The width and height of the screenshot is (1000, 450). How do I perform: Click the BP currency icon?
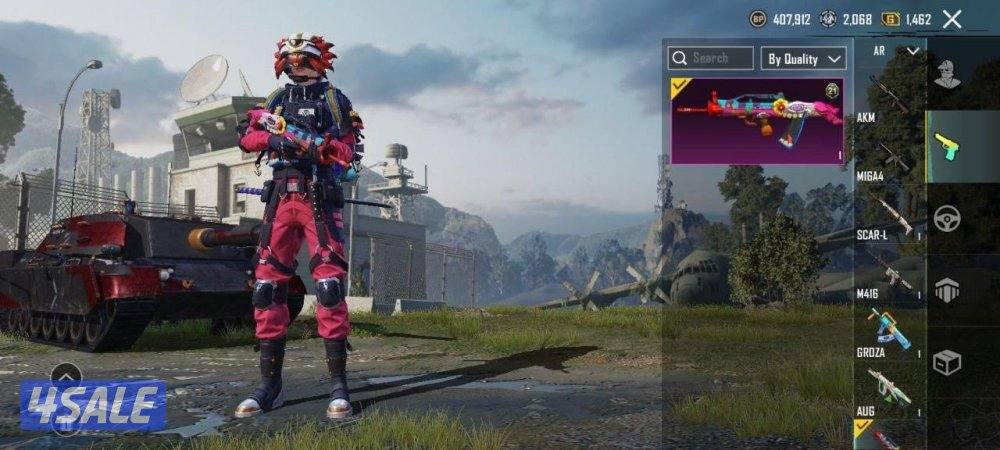coord(758,19)
